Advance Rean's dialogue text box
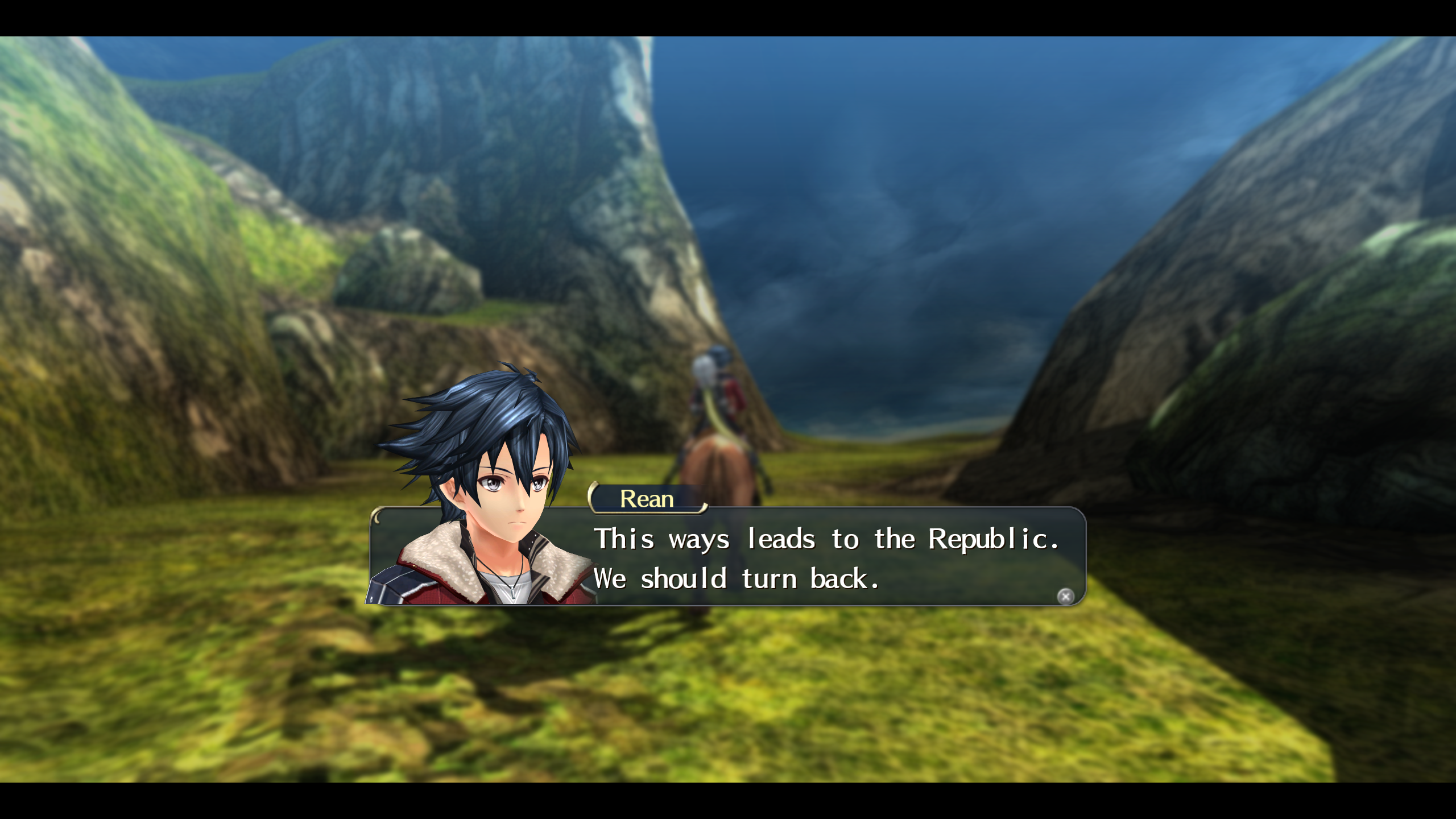The image size is (1456, 819). (x=1065, y=596)
